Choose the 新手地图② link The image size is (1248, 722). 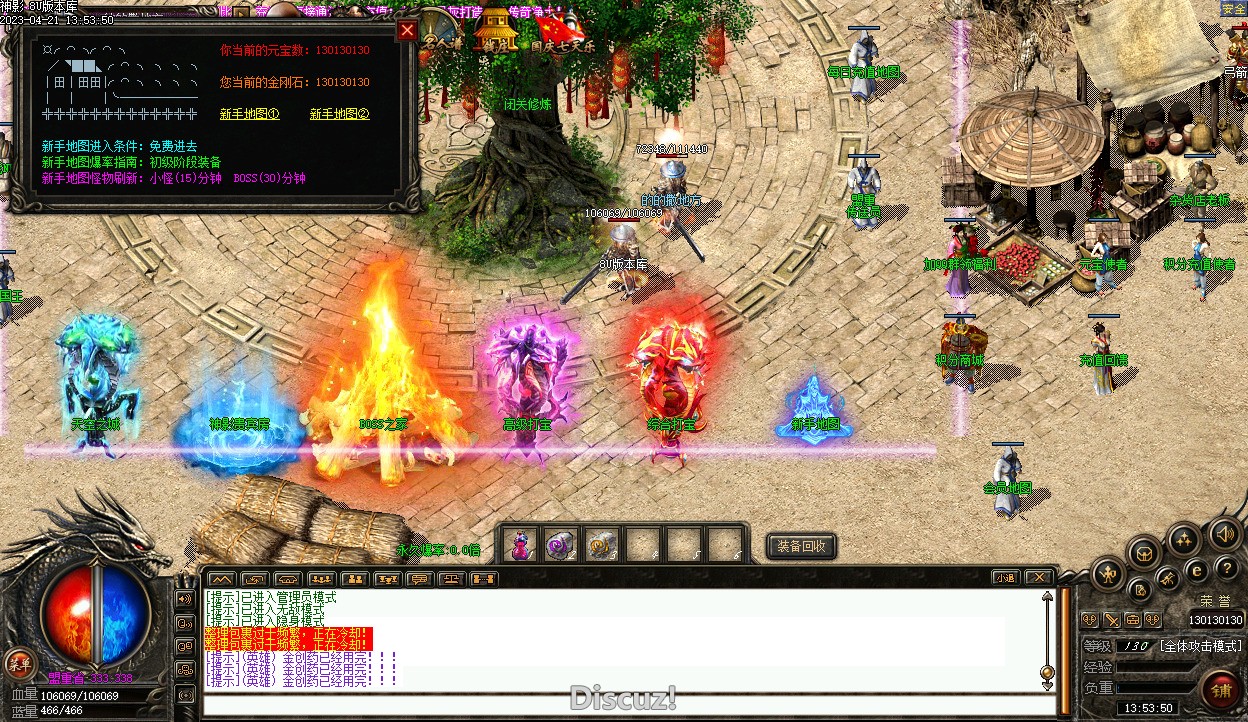[339, 114]
